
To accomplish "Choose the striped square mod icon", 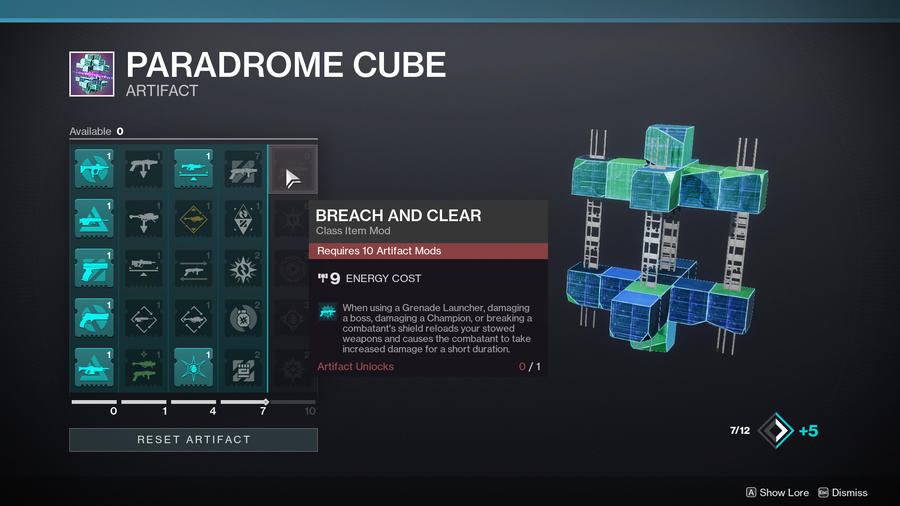I will click(243, 366).
